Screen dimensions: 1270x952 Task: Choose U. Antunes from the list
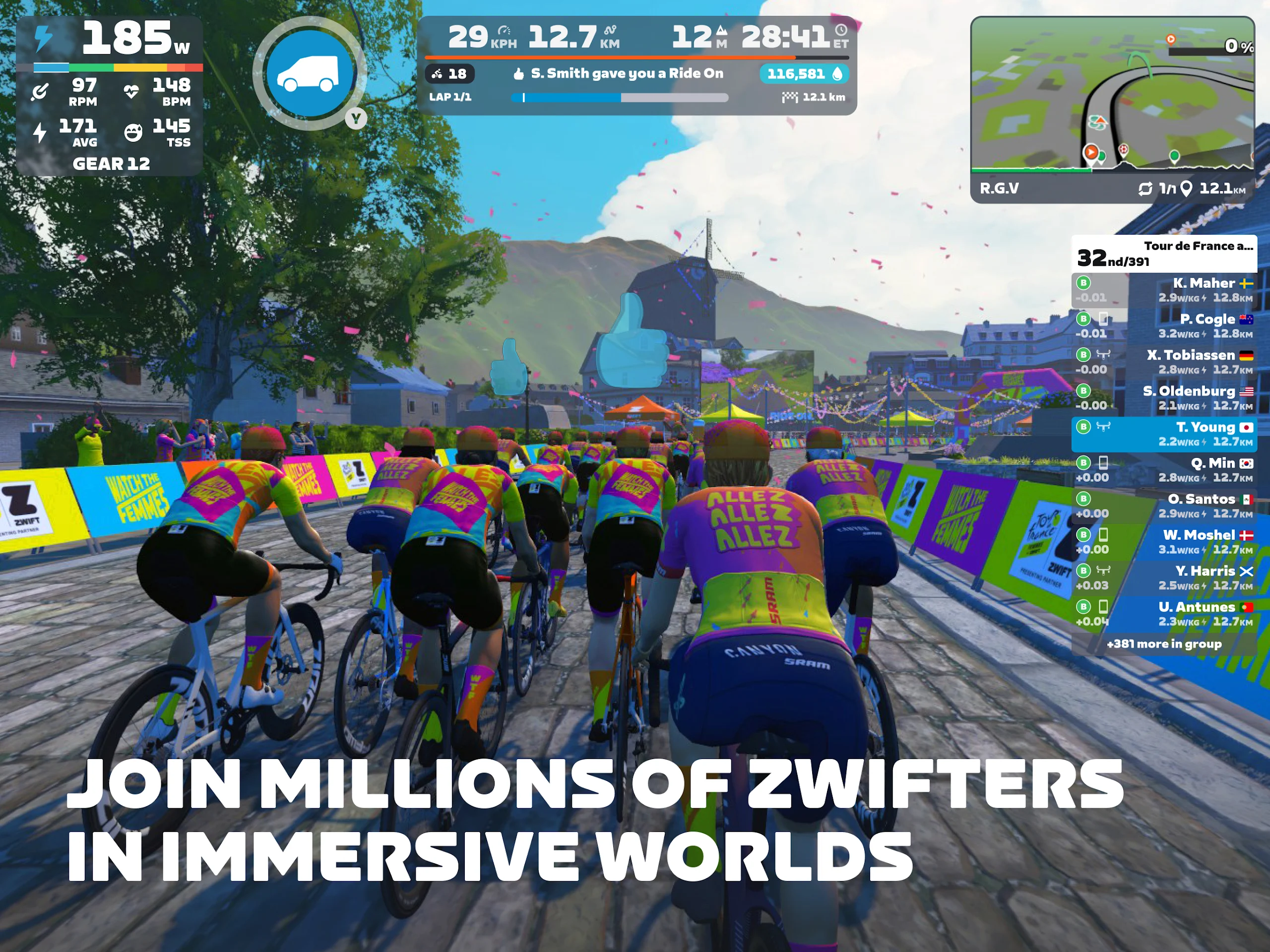coord(1163,614)
